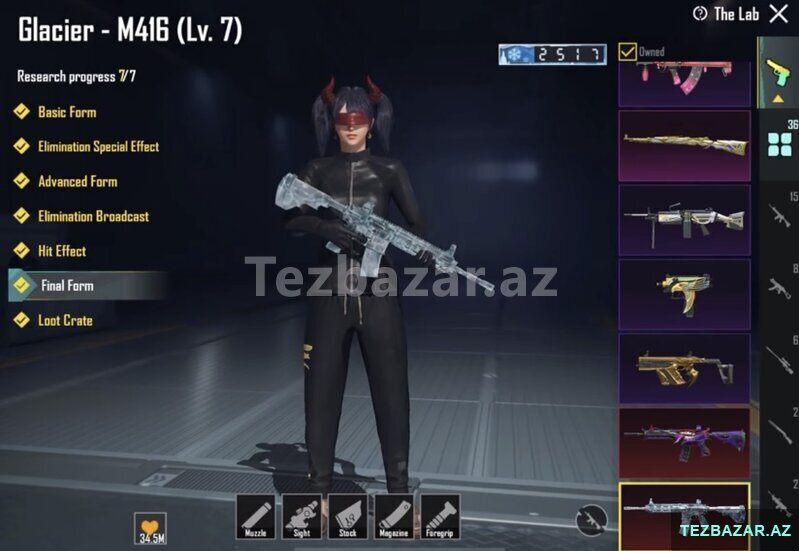Choose the gold UZI skin thumbnail
Image resolution: width=799 pixels, height=551 pixels.
684,294
